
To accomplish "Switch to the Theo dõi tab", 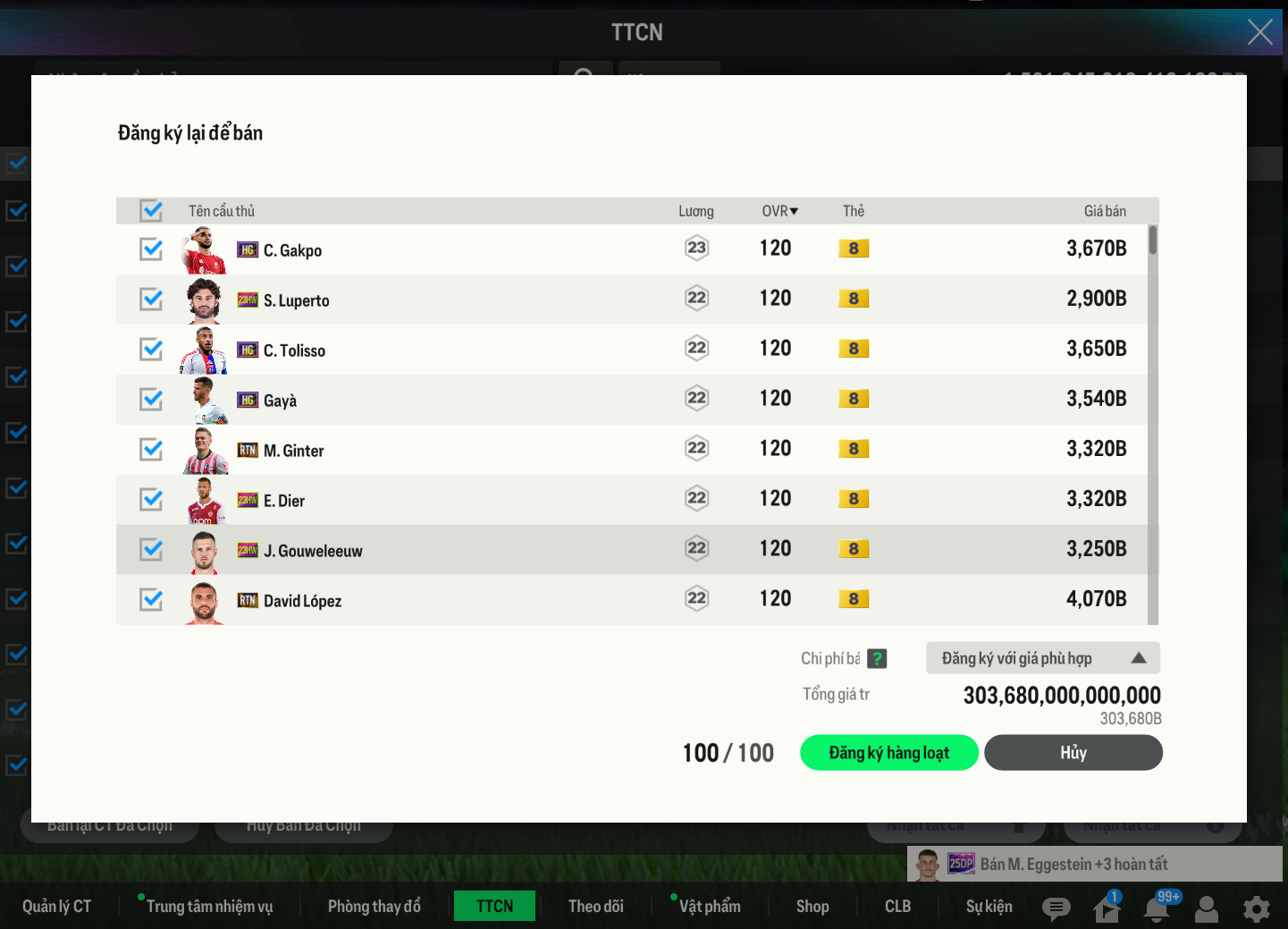I will [x=595, y=907].
